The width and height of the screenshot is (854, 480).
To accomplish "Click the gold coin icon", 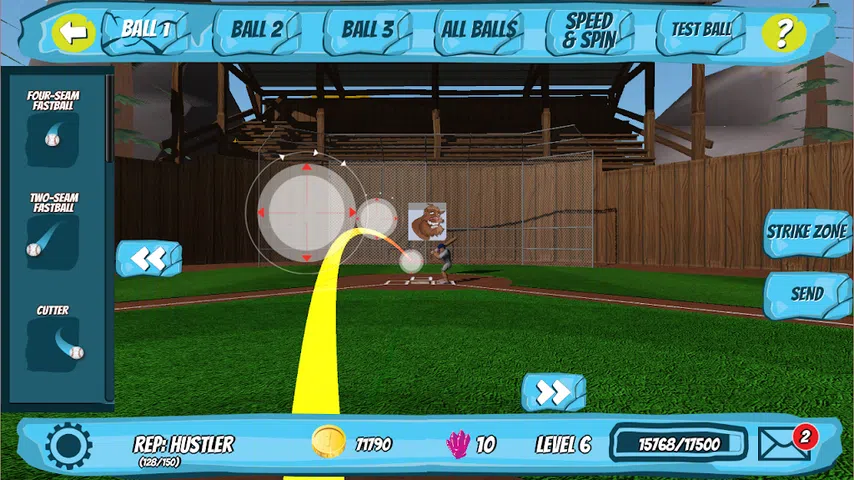I will pos(328,442).
